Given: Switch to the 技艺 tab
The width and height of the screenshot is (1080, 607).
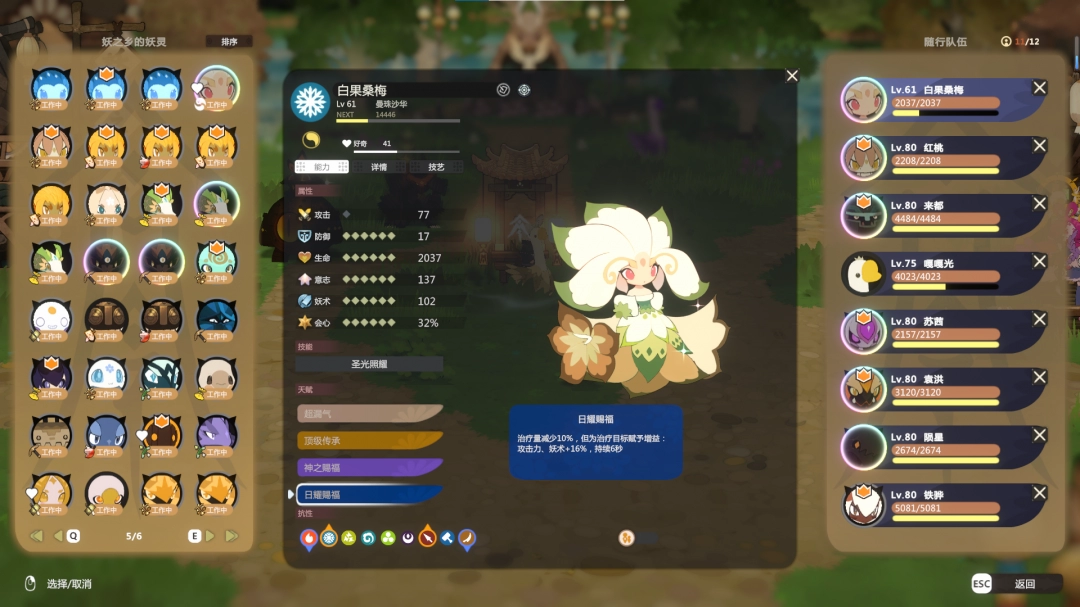Looking at the screenshot, I should point(436,167).
